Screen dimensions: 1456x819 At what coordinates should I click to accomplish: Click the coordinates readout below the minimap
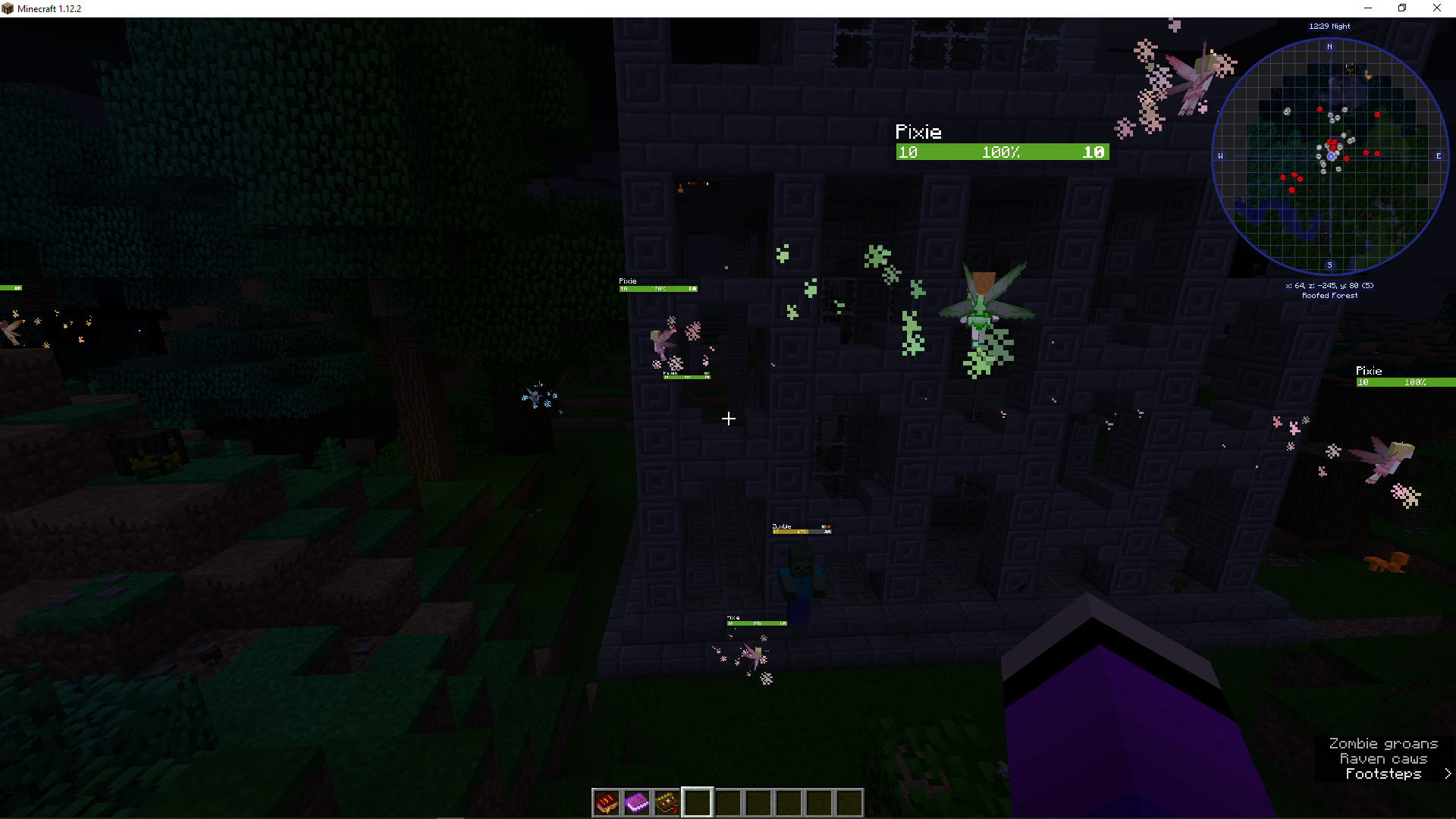[x=1329, y=286]
